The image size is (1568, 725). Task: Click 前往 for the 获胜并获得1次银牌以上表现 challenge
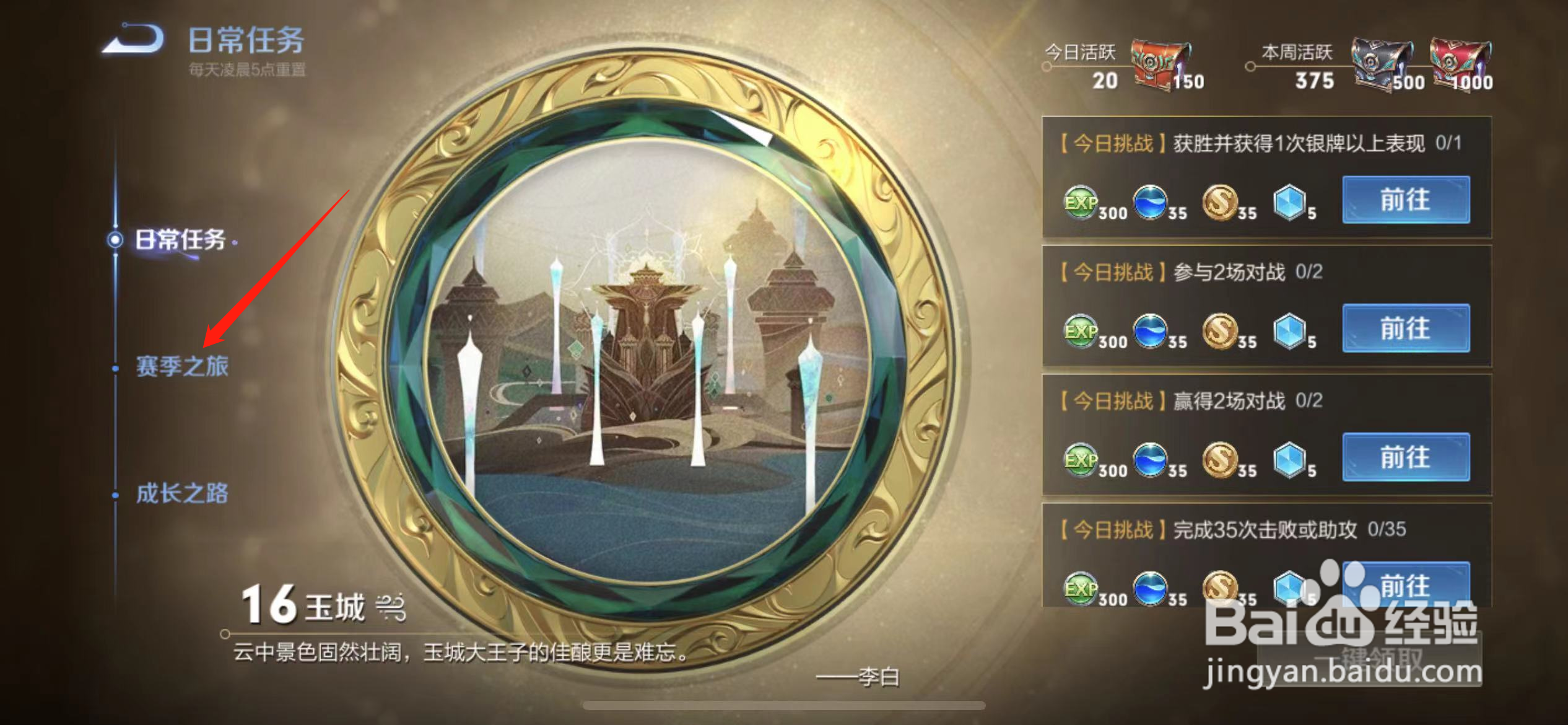tap(1406, 200)
